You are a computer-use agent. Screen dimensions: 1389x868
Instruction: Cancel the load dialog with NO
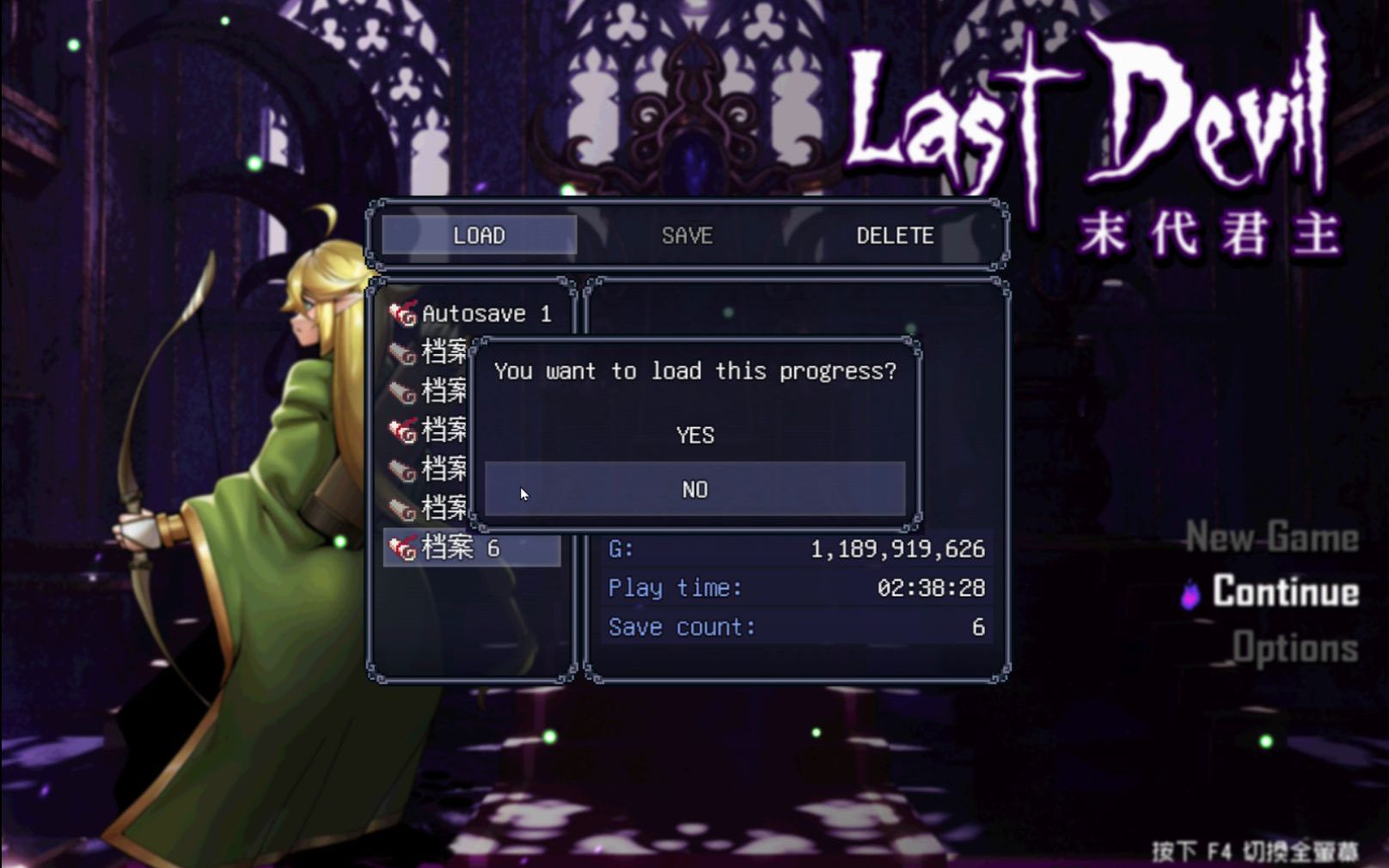click(694, 489)
